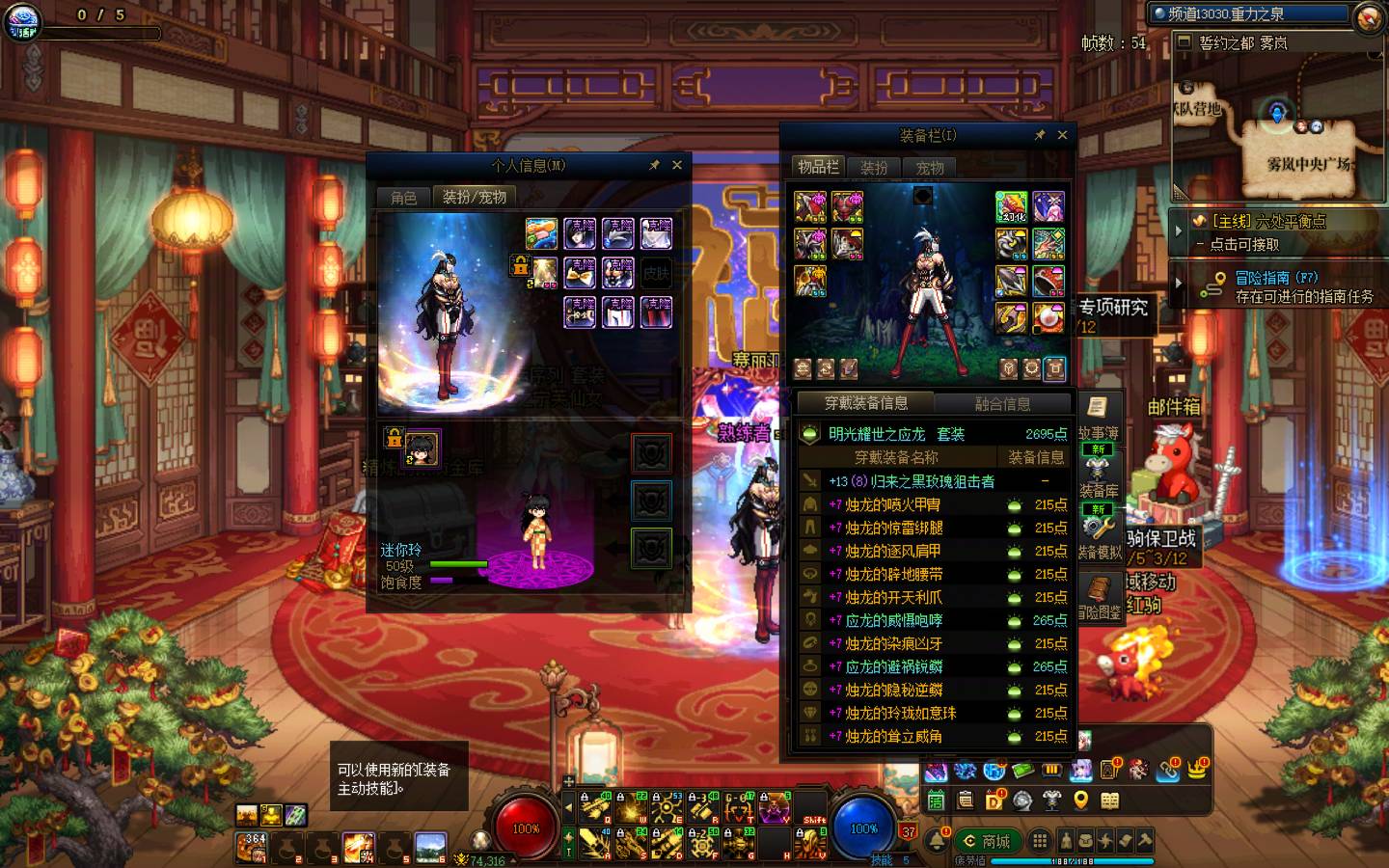The width and height of the screenshot is (1389, 868).
Task: Open the 物品栏 tab
Action: click(x=818, y=167)
